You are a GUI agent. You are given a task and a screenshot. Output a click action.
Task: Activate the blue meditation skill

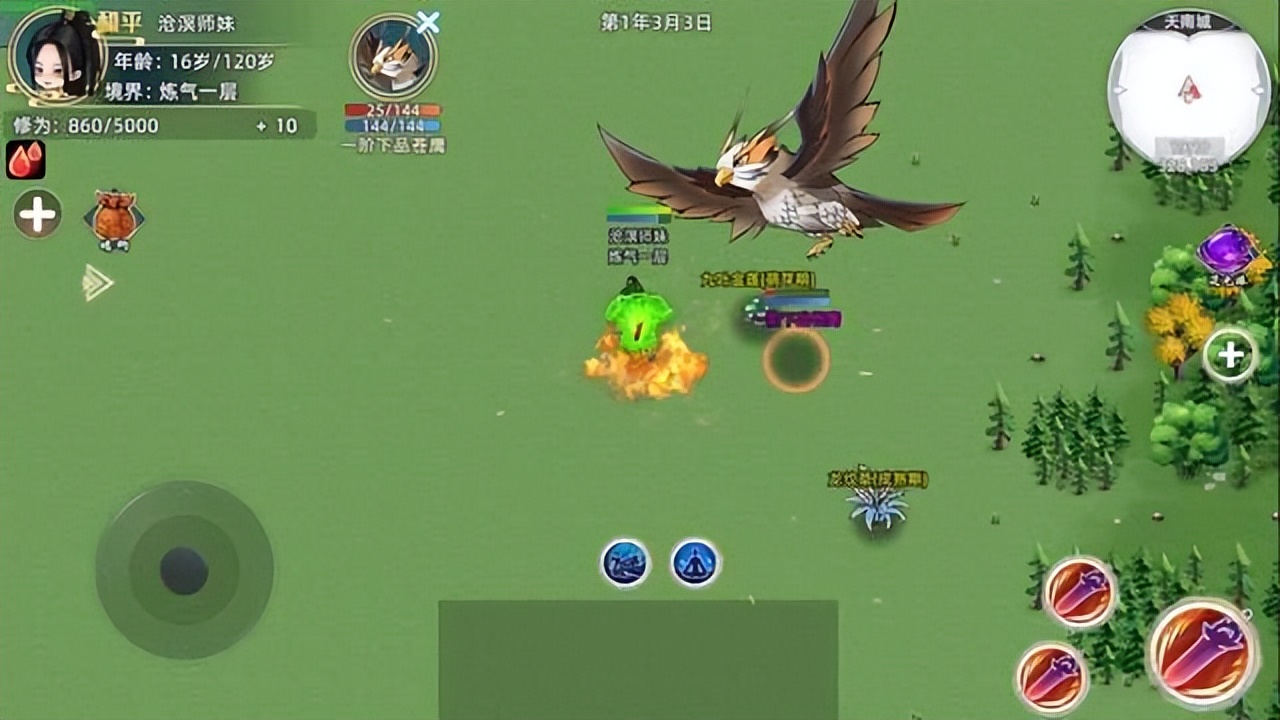(695, 563)
